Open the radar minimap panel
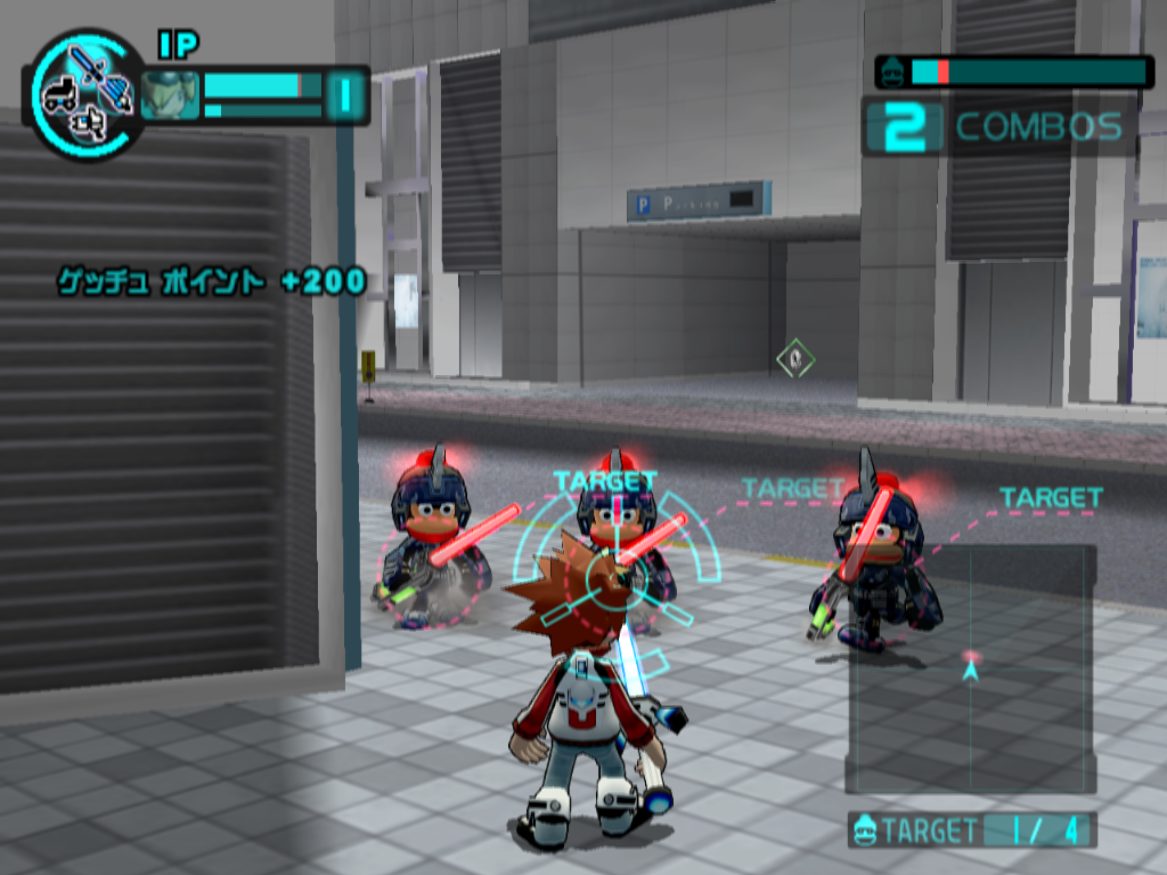This screenshot has height=875, width=1167. (x=970, y=668)
